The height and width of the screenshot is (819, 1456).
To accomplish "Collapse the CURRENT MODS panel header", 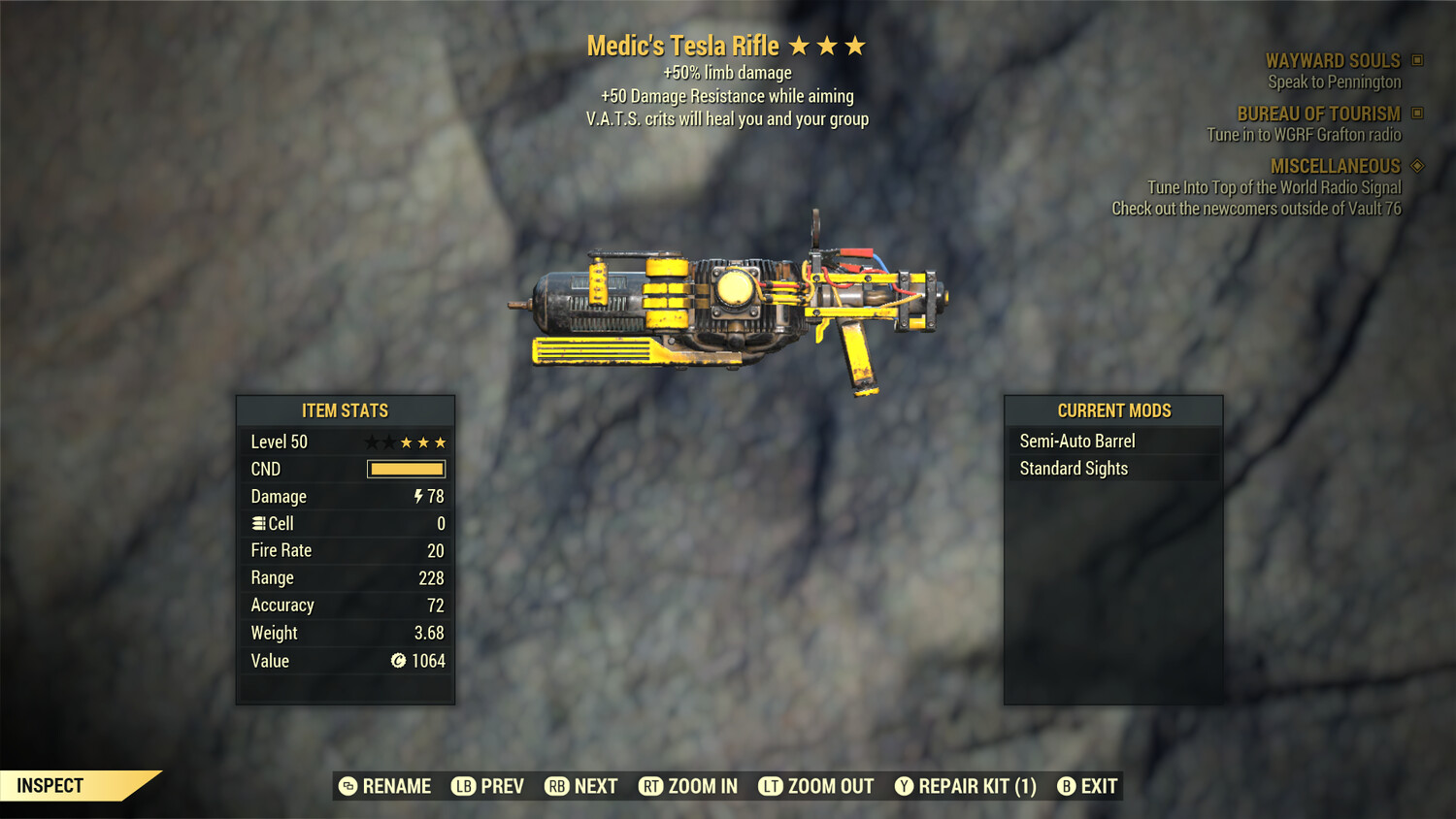I will coord(1112,410).
